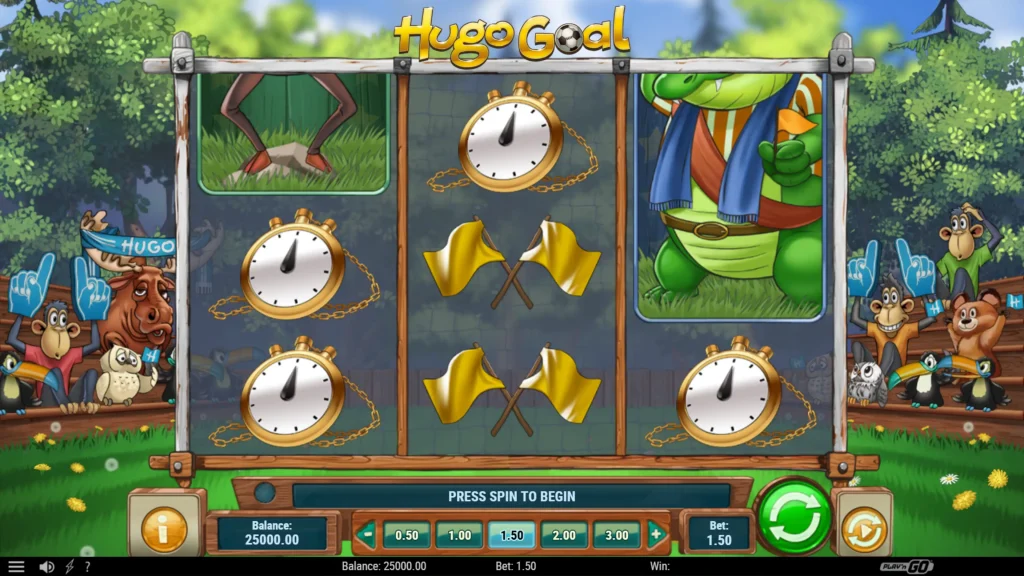Pick the 1.50 bet value
Viewport: 1024px width, 576px height.
click(512, 535)
